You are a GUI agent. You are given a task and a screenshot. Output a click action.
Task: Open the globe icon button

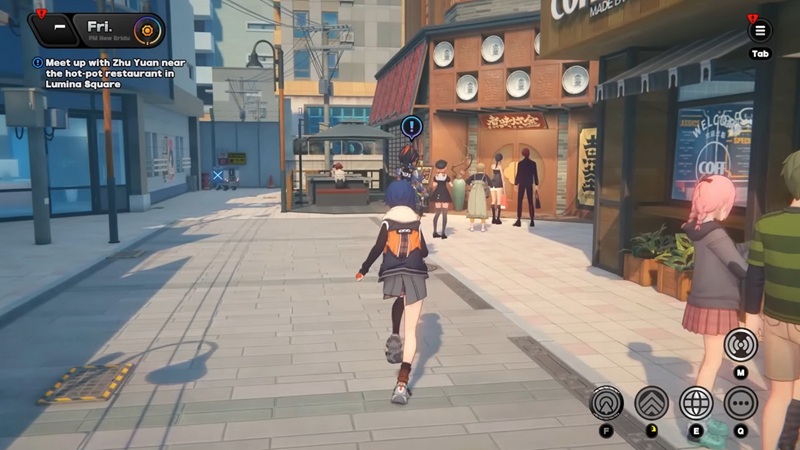pyautogui.click(x=696, y=402)
